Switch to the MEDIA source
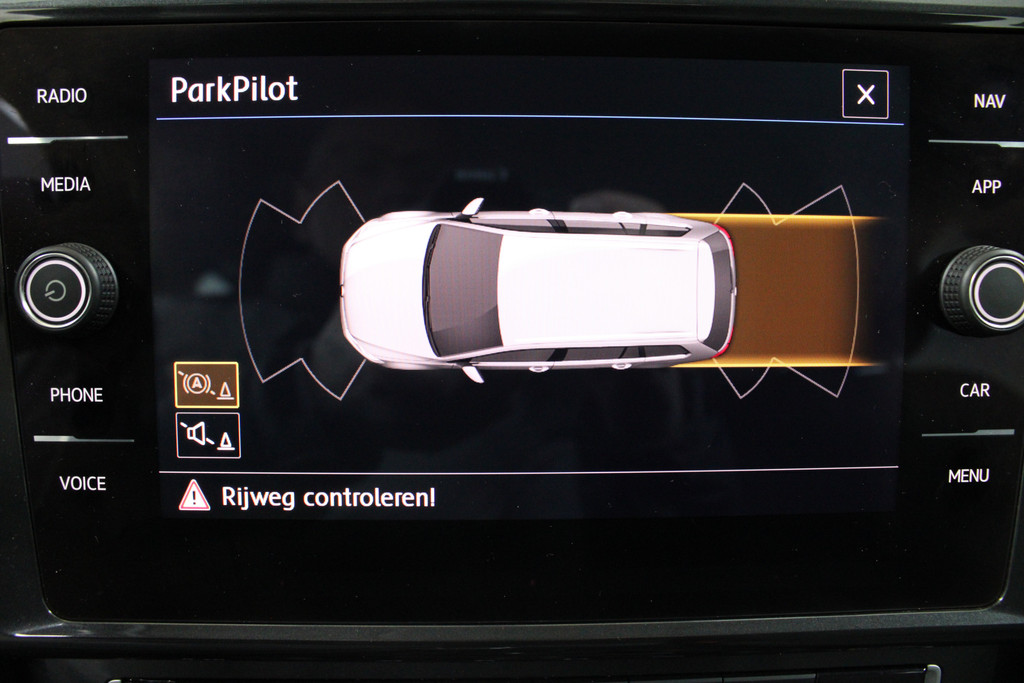 click(x=66, y=184)
